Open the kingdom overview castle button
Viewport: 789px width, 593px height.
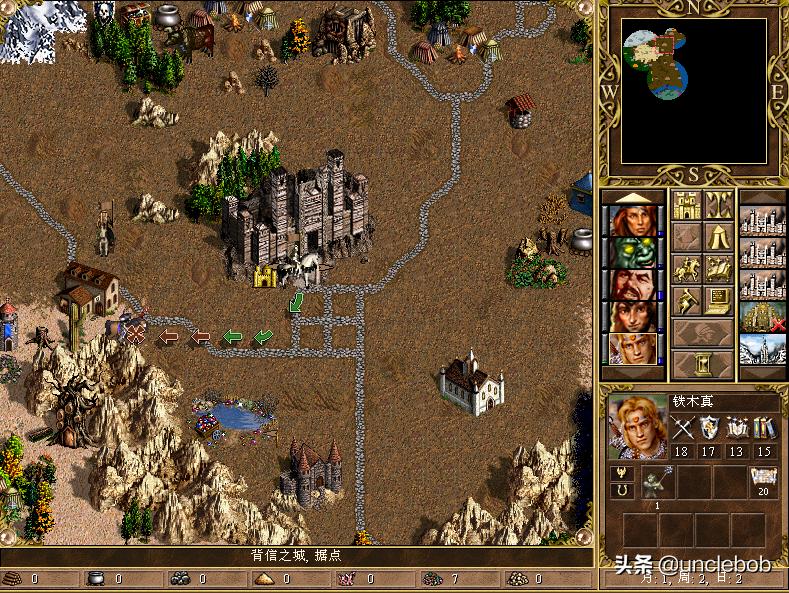(686, 207)
